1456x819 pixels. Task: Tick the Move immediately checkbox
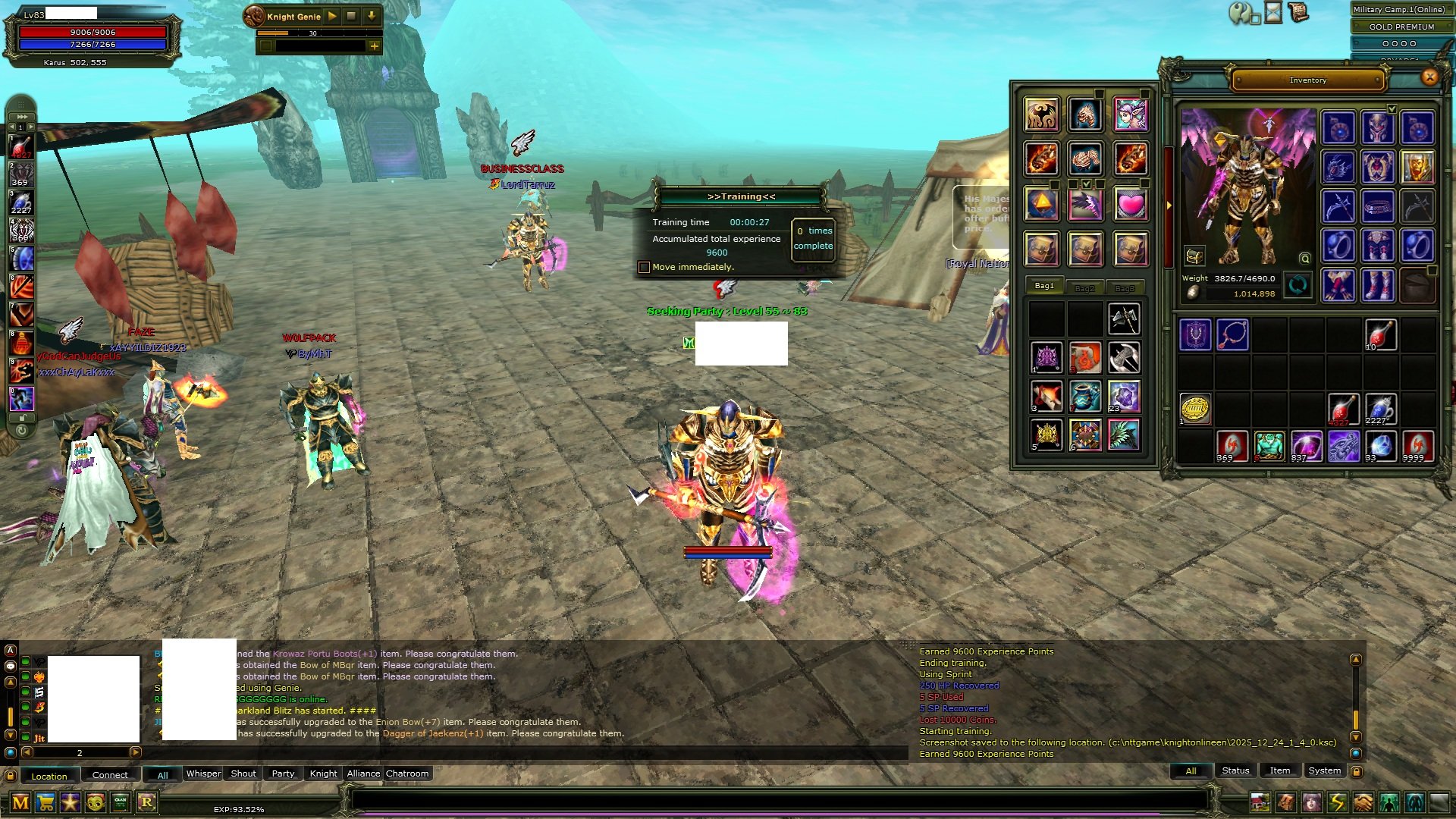click(644, 267)
